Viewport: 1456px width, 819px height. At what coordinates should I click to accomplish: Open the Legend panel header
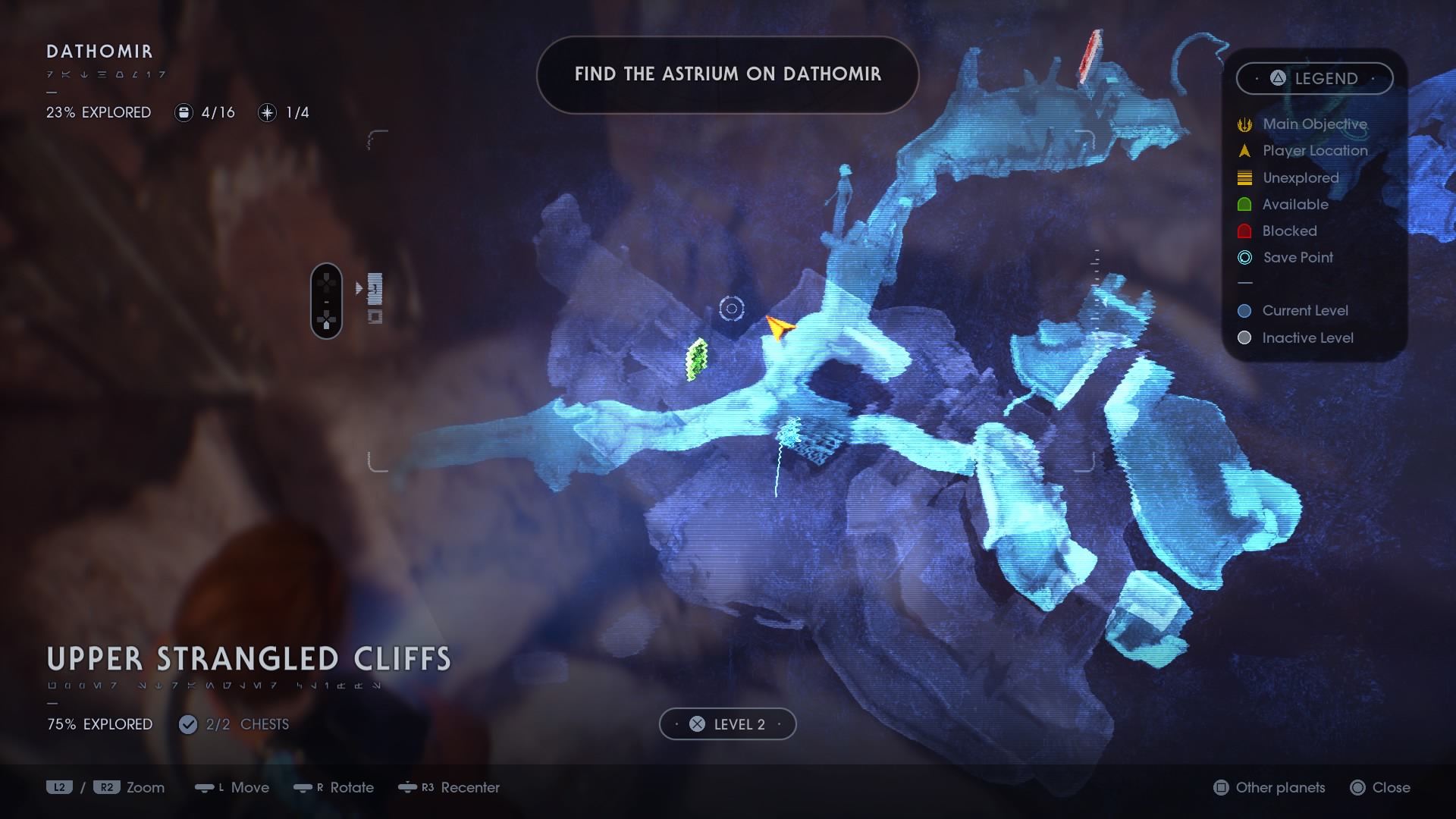point(1314,78)
